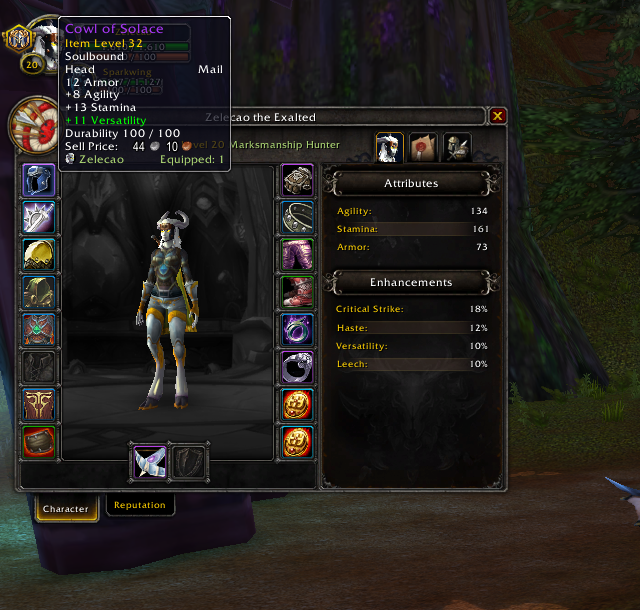Select the blue helmet head slot
This screenshot has width=640, height=610.
coord(38,181)
